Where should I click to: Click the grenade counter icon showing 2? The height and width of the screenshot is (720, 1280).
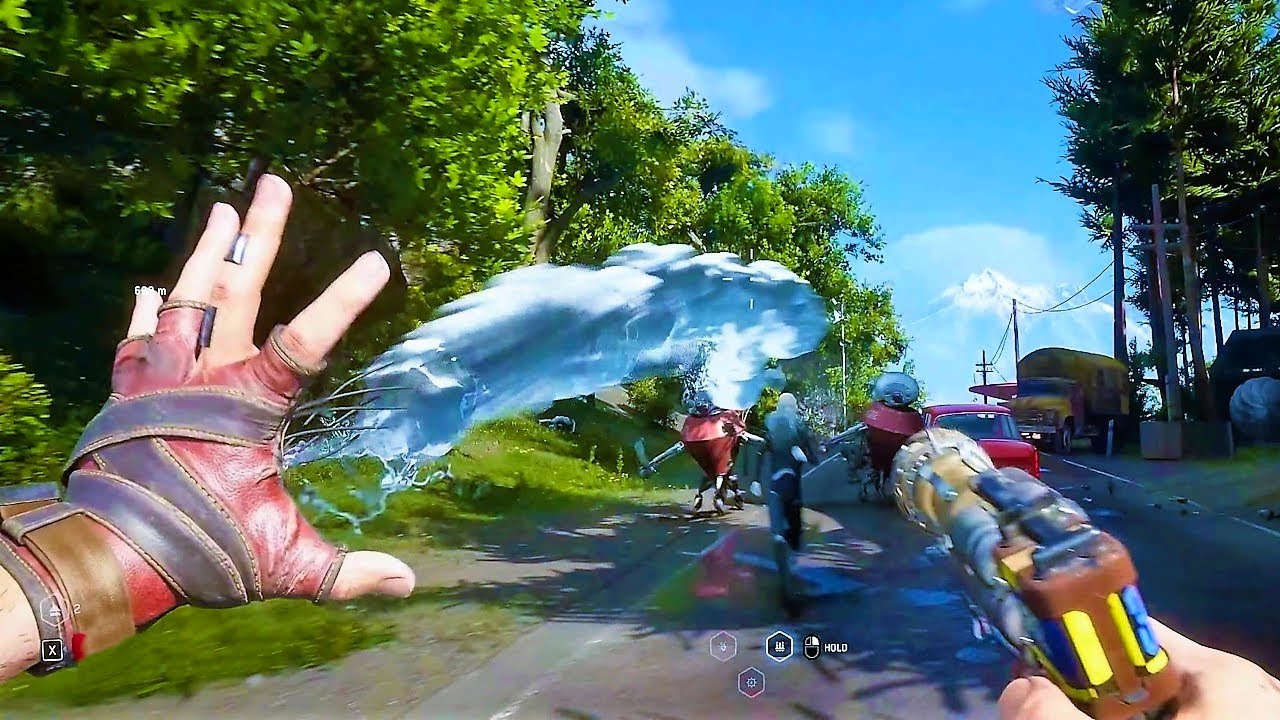pyautogui.click(x=53, y=610)
